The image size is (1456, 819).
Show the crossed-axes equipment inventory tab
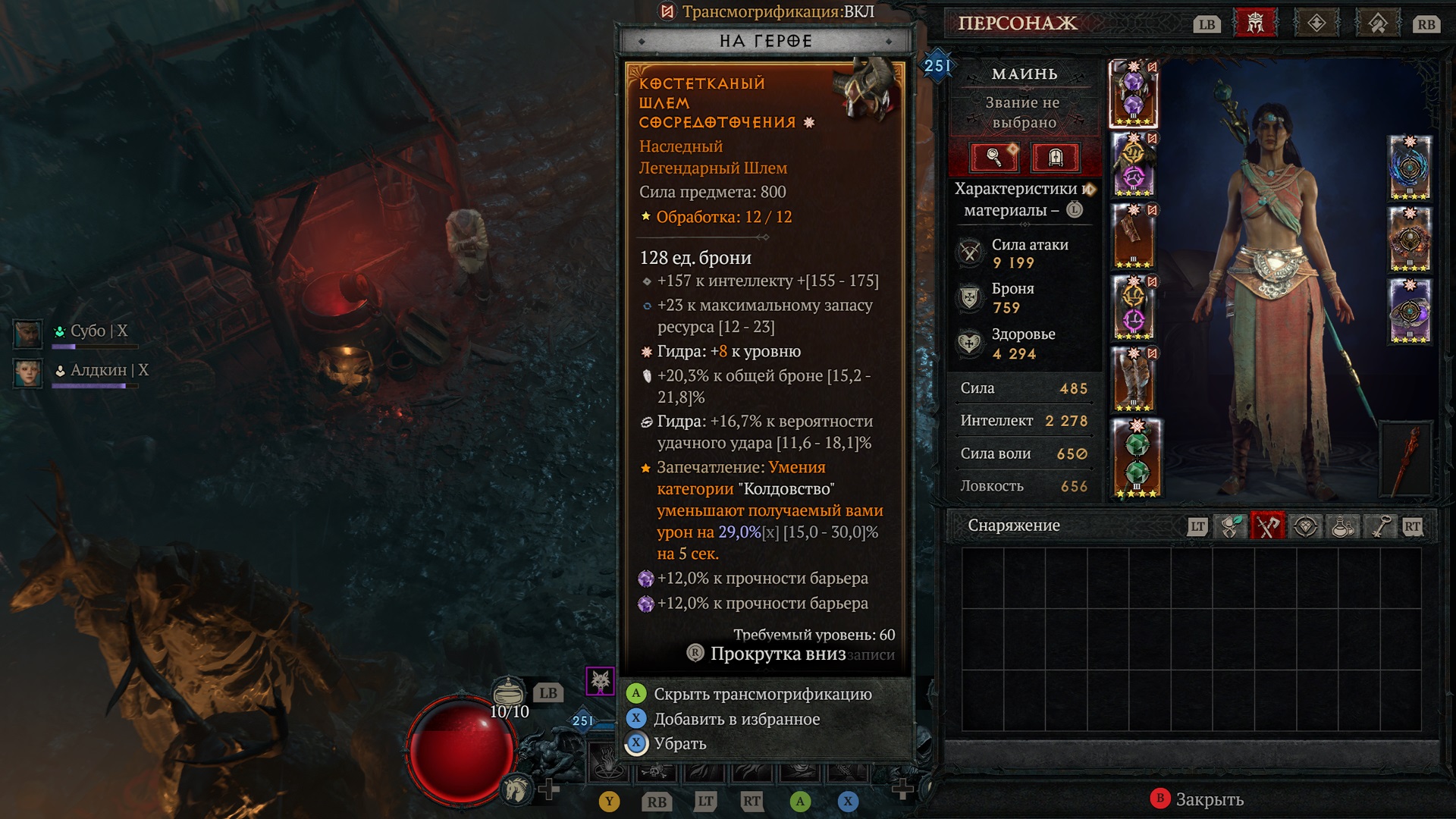click(x=1266, y=526)
